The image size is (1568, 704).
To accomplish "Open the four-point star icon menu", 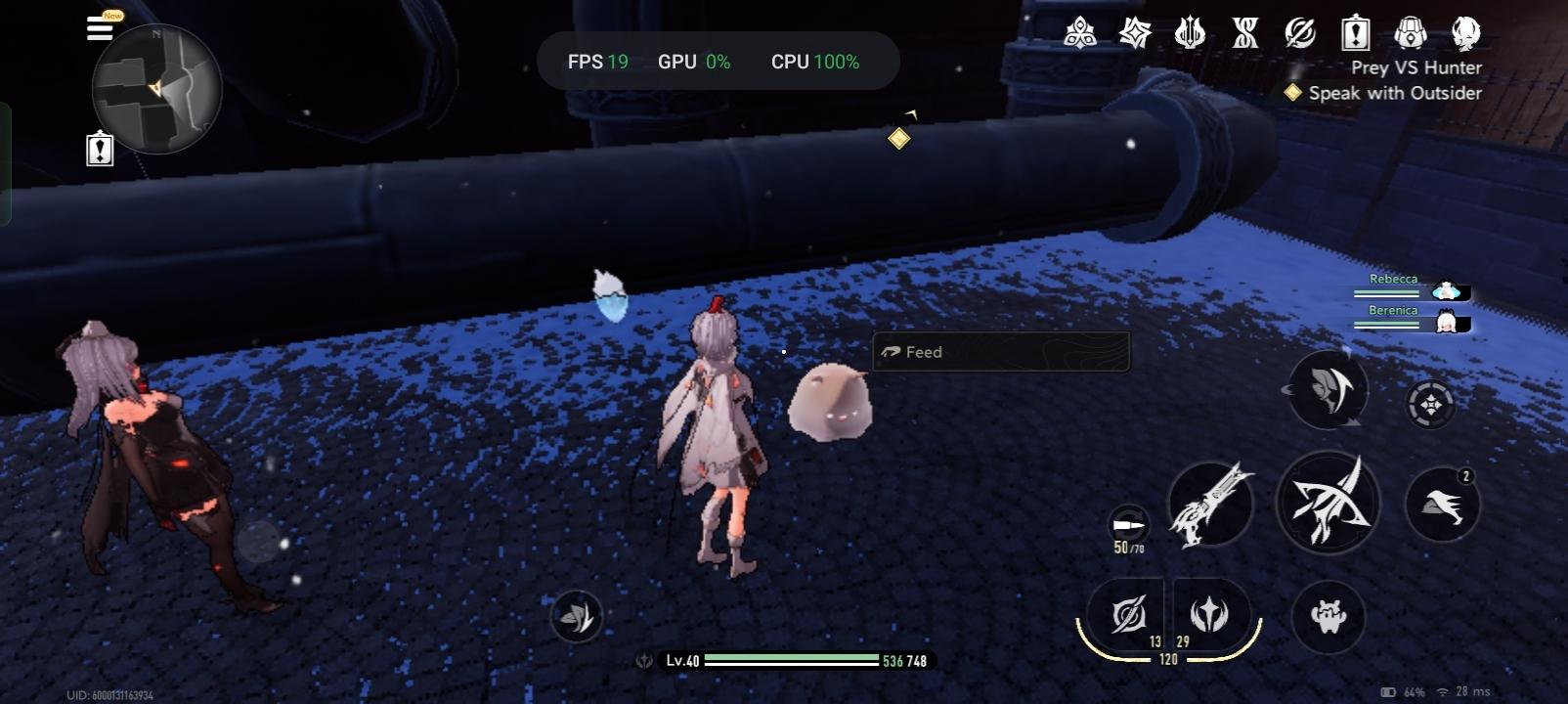I will click(x=1135, y=34).
